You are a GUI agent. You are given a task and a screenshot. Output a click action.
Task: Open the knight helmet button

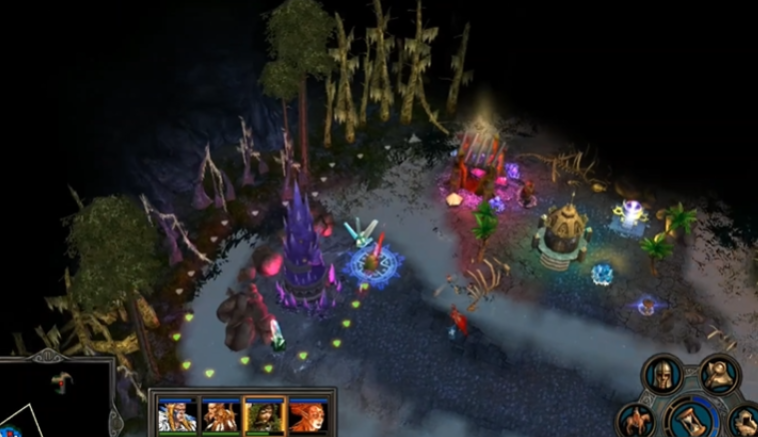(x=665, y=376)
